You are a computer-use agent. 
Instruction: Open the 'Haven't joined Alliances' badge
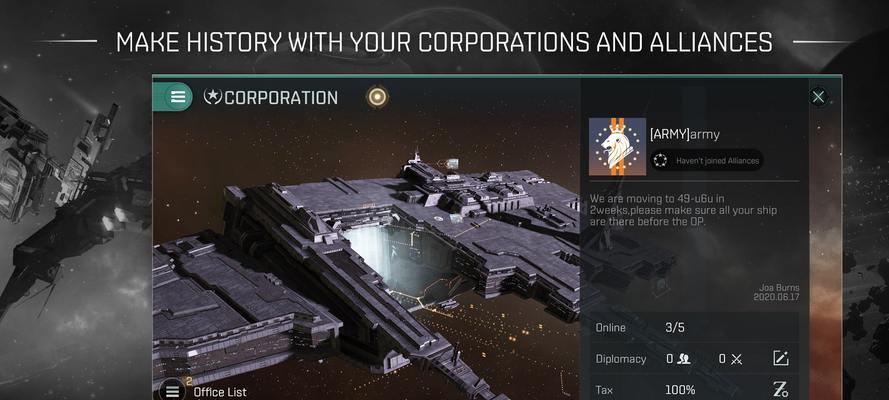pyautogui.click(x=706, y=160)
